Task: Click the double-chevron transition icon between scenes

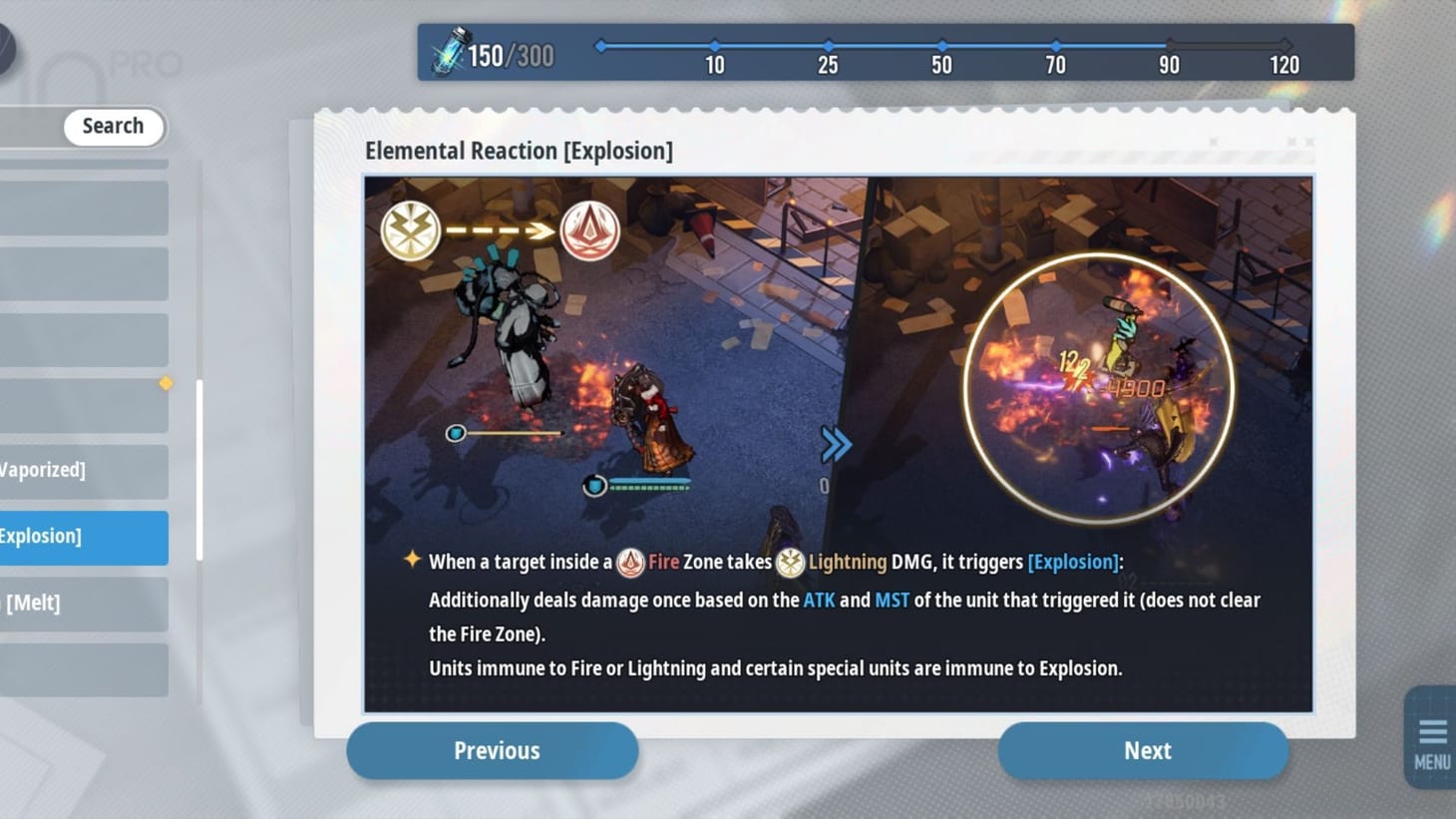Action: point(837,444)
